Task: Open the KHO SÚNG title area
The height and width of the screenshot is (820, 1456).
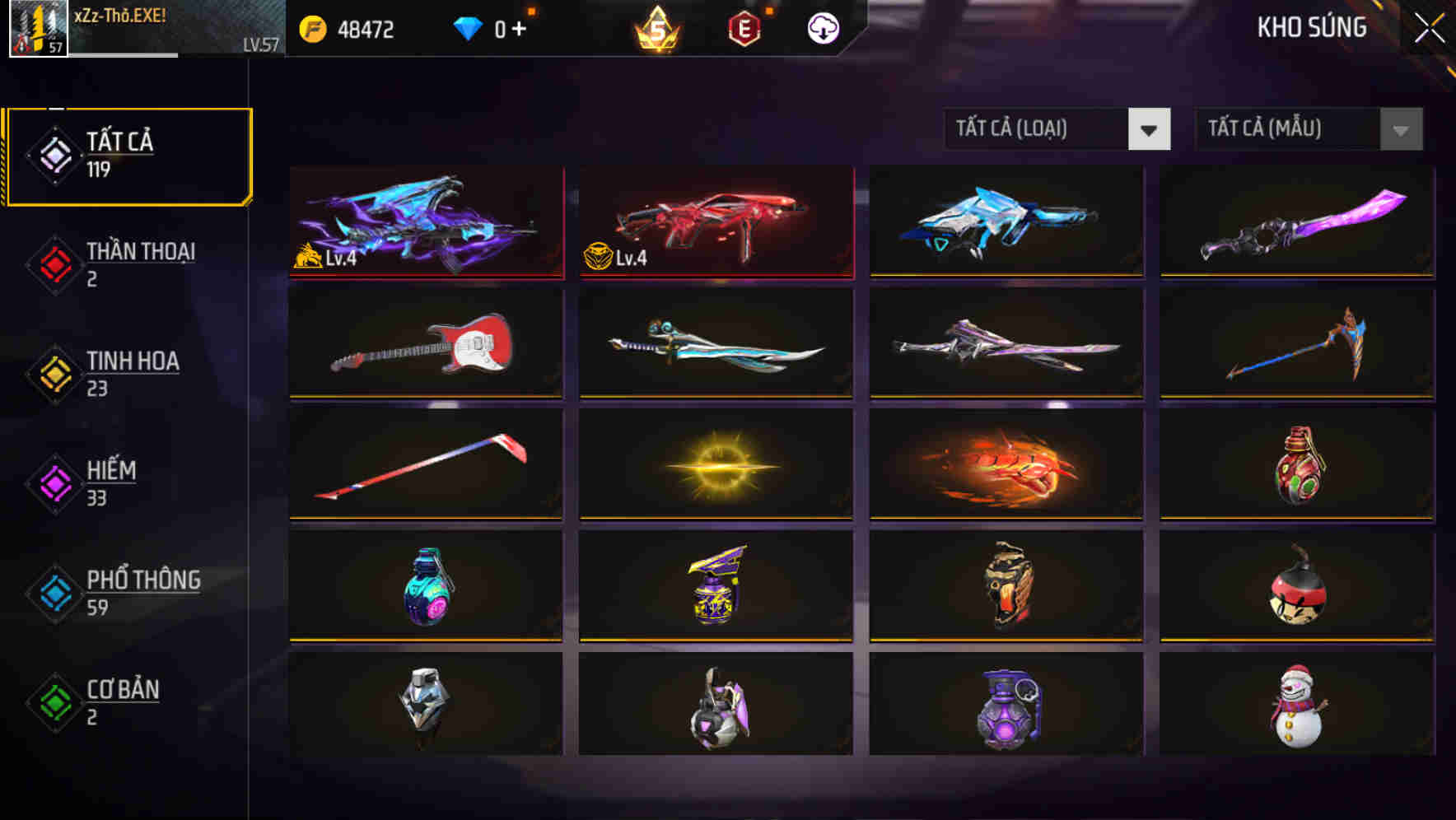Action: click(x=1311, y=27)
